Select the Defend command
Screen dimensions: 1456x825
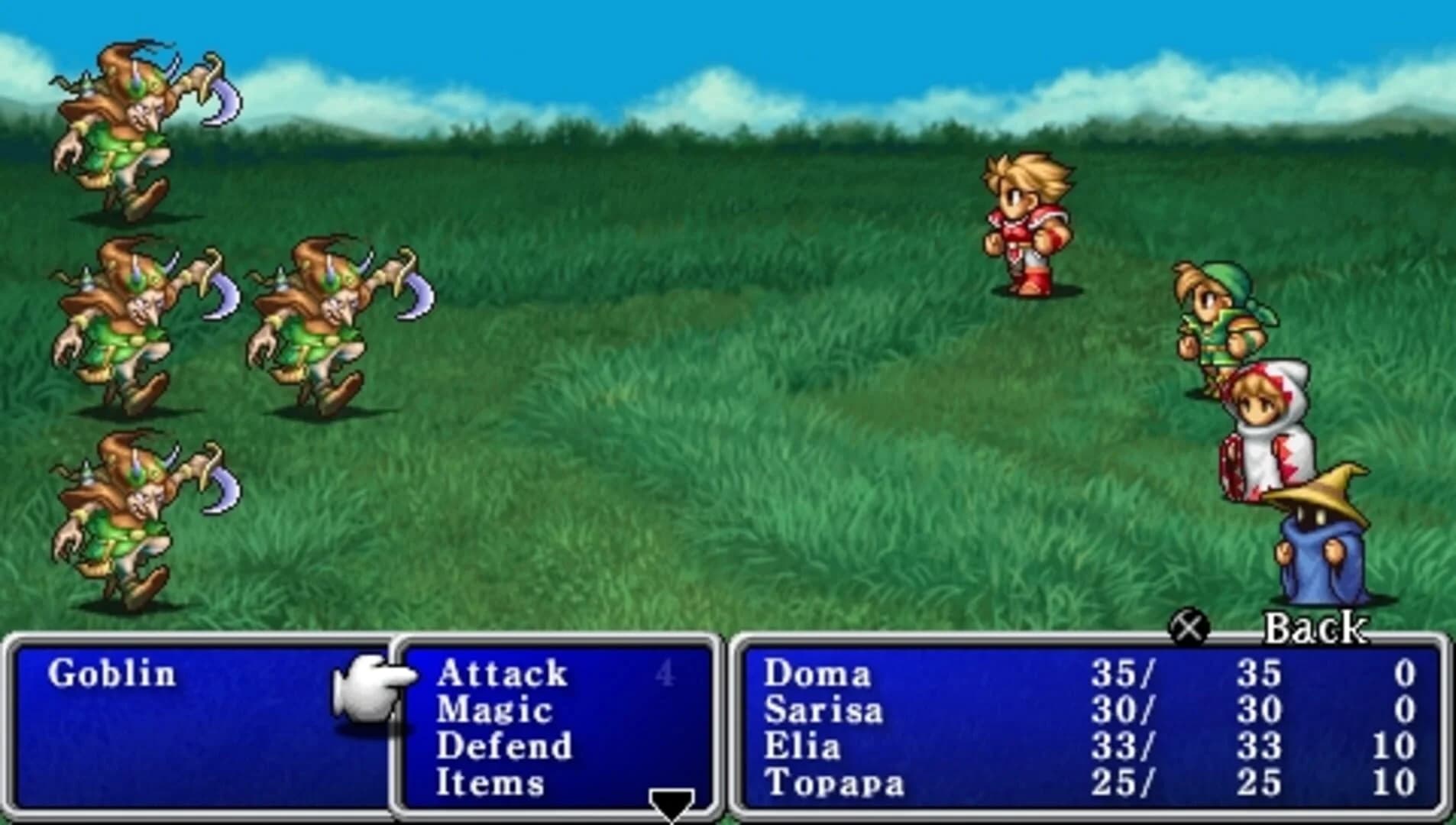click(504, 747)
